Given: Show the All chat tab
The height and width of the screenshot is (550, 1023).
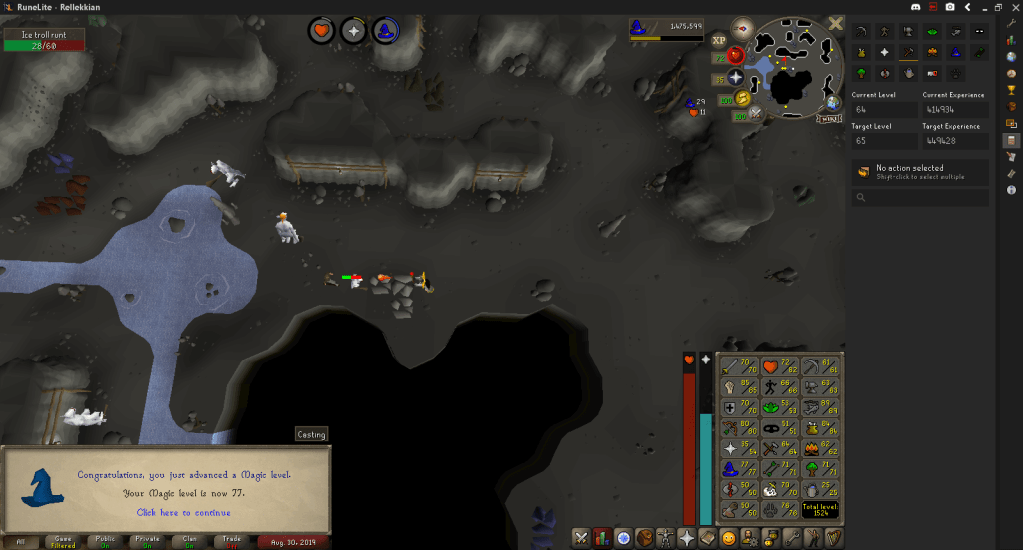Looking at the screenshot, I should (x=18, y=541).
